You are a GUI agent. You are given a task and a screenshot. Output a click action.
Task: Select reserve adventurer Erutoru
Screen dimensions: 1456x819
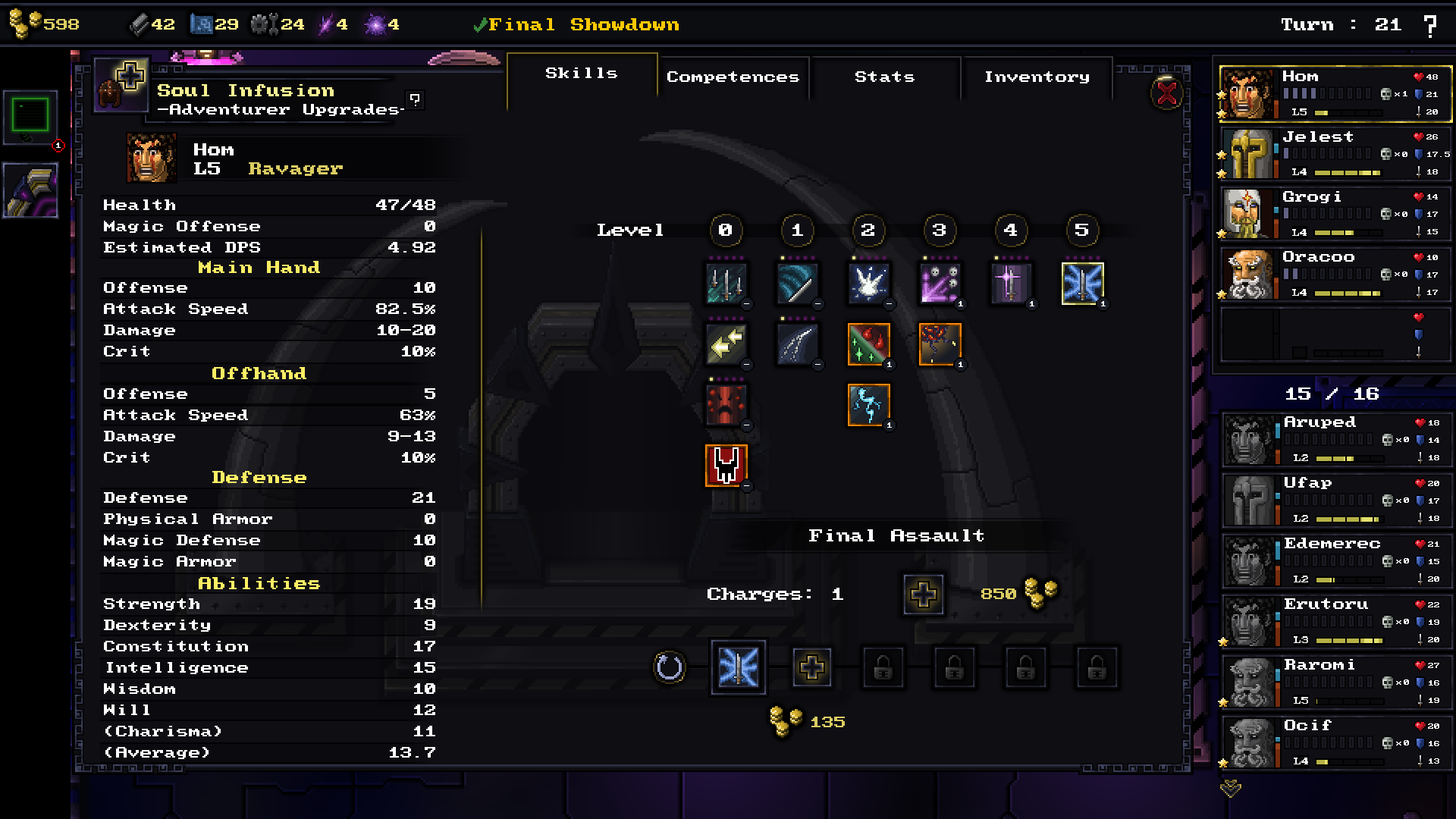pyautogui.click(x=1335, y=621)
